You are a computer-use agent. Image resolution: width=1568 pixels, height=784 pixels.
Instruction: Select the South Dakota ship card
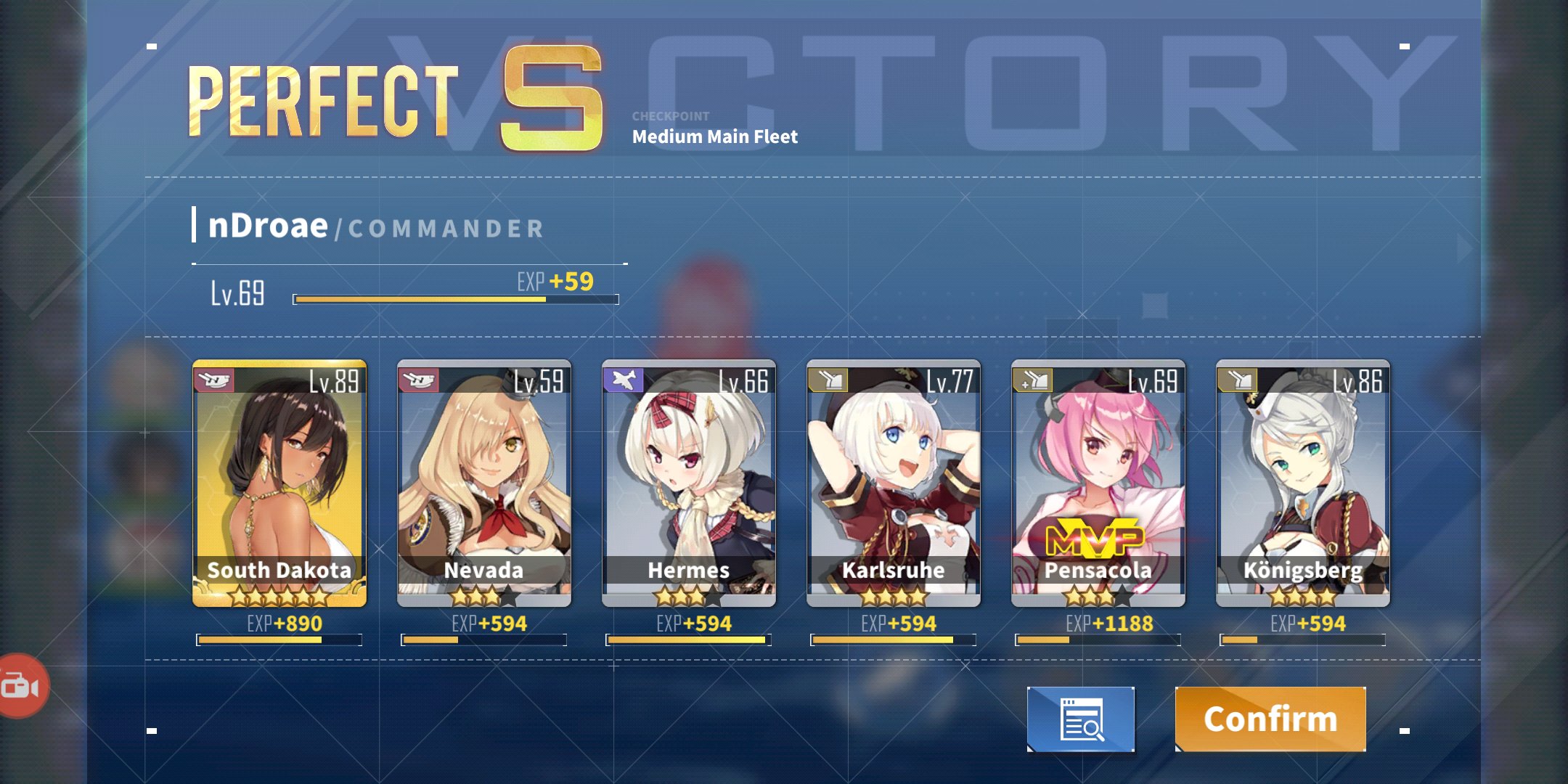[x=279, y=483]
